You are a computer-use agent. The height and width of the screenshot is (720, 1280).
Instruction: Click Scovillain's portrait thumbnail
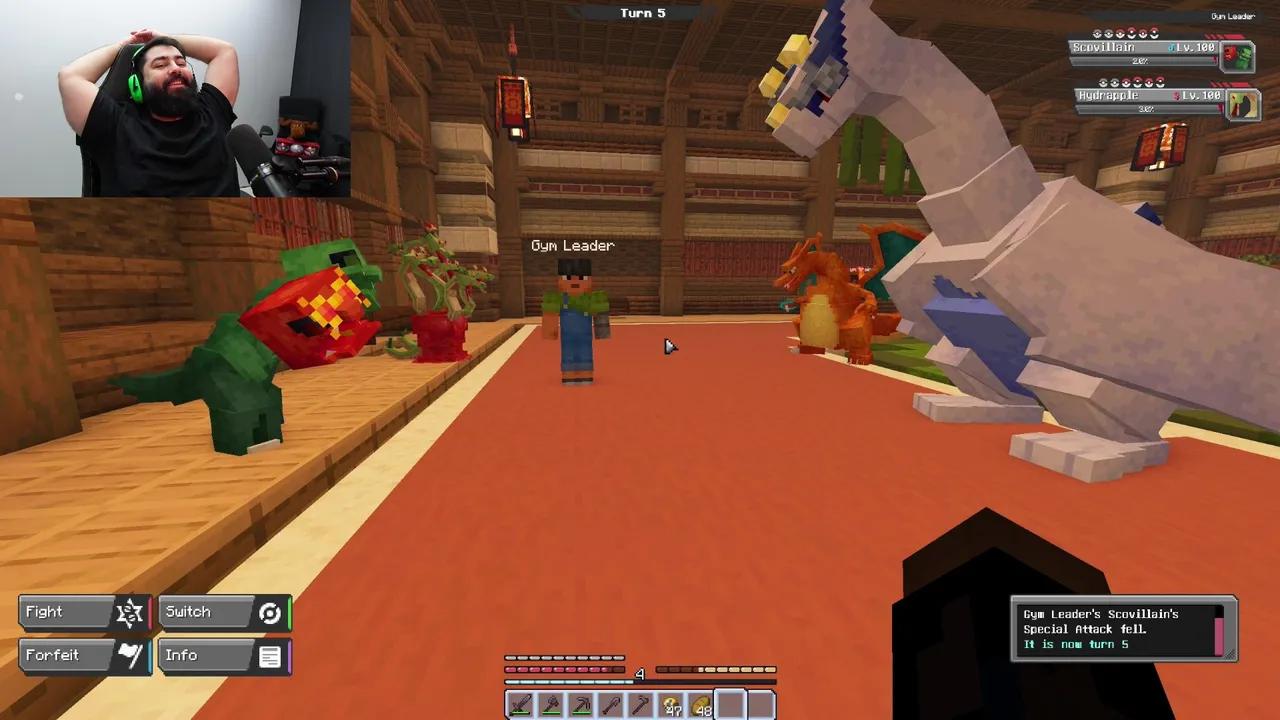(x=1240, y=55)
